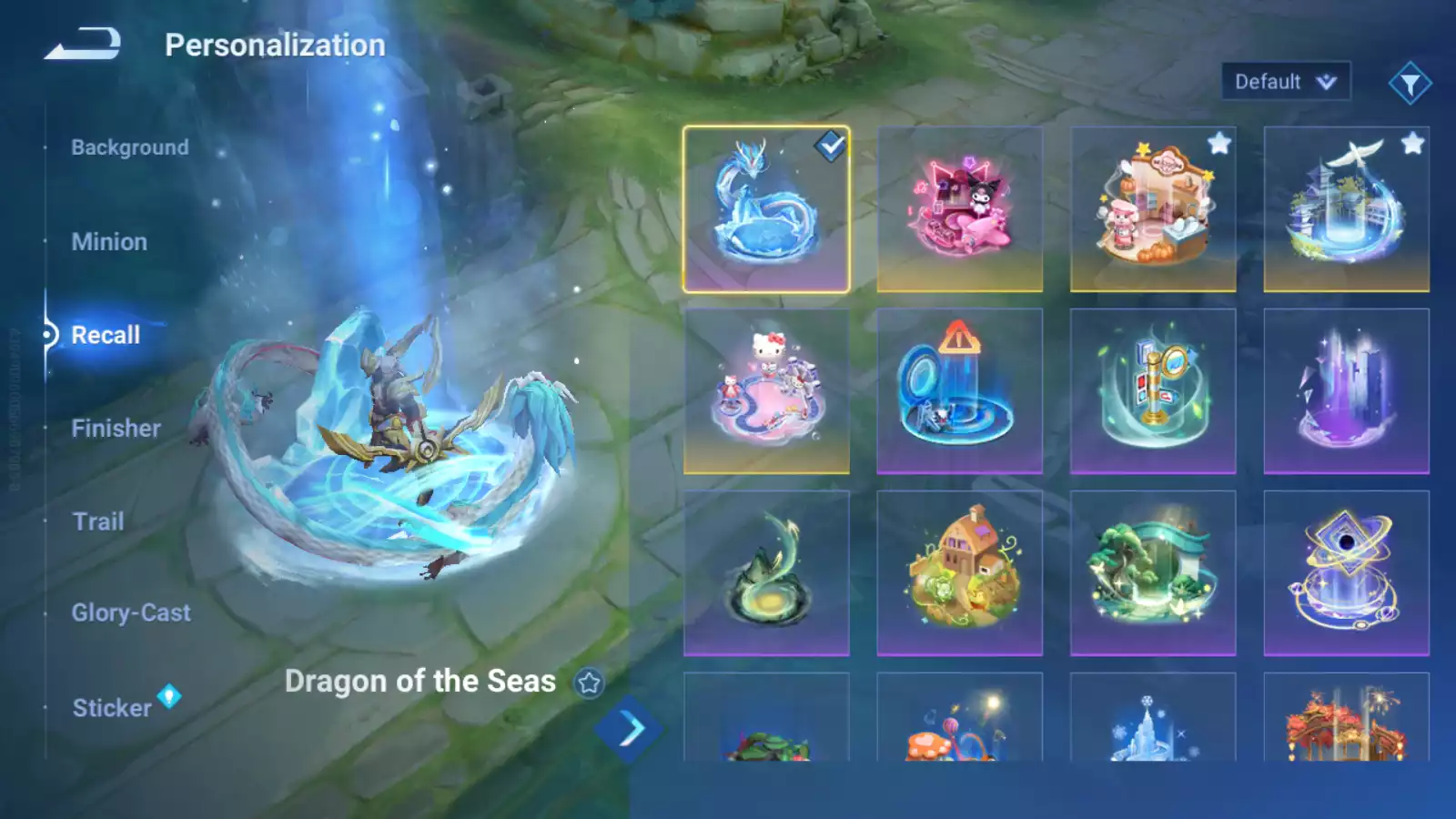Go back using the return arrow
This screenshot has height=819, width=1456.
coord(83,44)
